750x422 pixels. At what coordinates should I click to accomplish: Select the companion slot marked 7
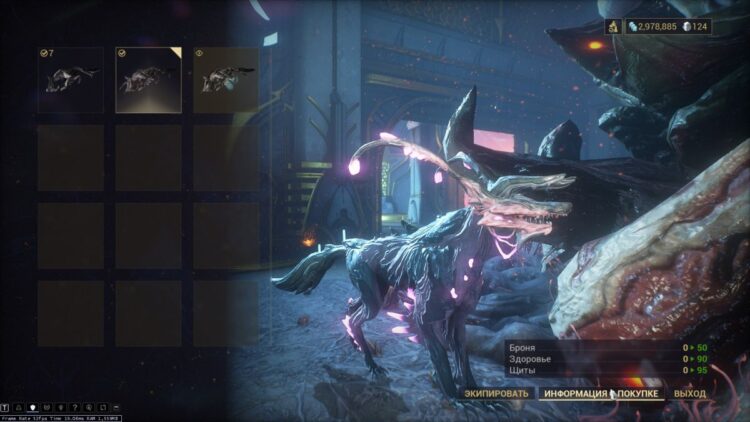pos(70,80)
